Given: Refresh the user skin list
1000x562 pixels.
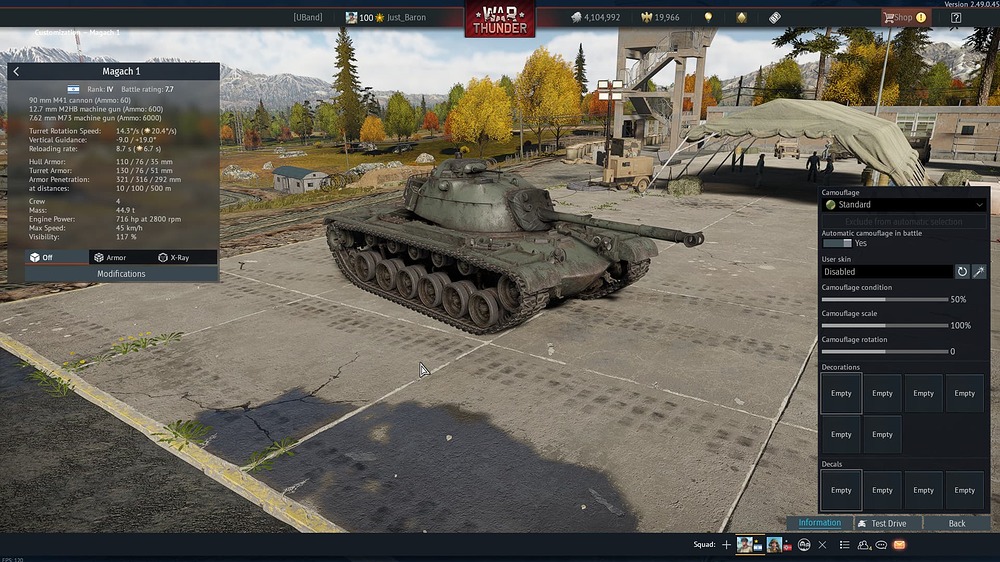Looking at the screenshot, I should point(962,271).
